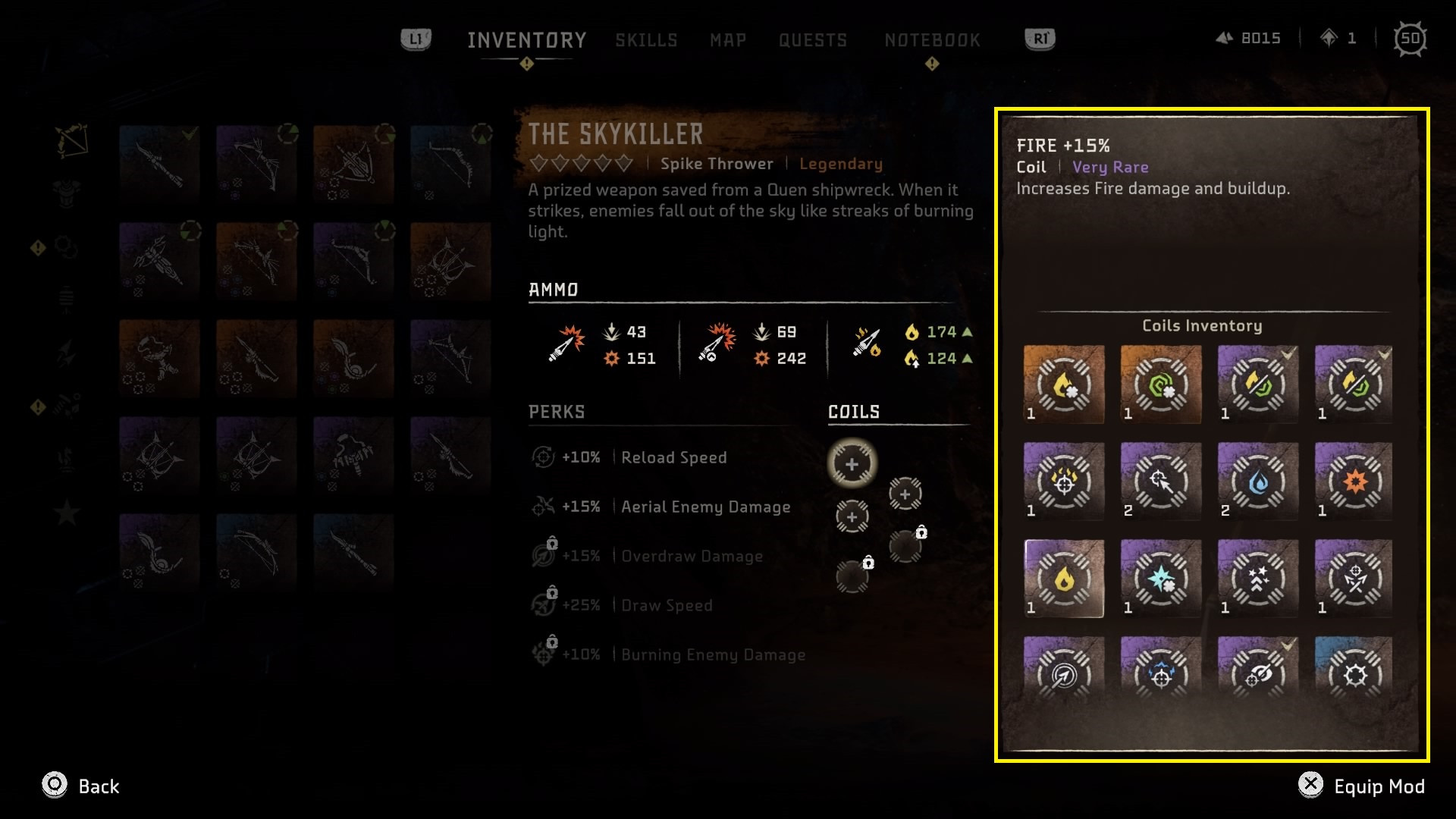Select the blue Chillwater buildup coil
Image resolution: width=1456 pixels, height=819 pixels.
pyautogui.click(x=1257, y=482)
